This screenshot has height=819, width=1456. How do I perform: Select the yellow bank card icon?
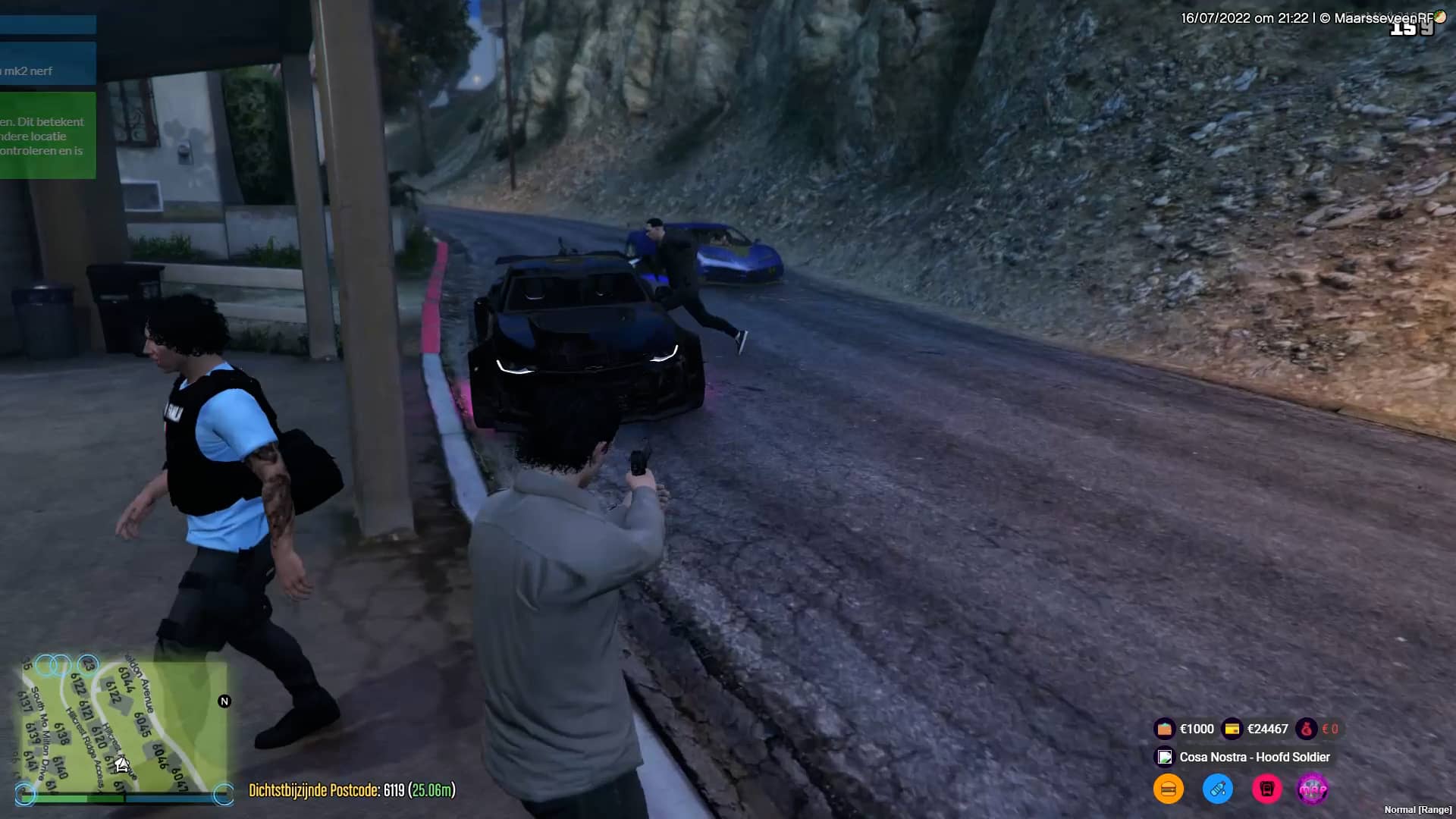coord(1232,729)
